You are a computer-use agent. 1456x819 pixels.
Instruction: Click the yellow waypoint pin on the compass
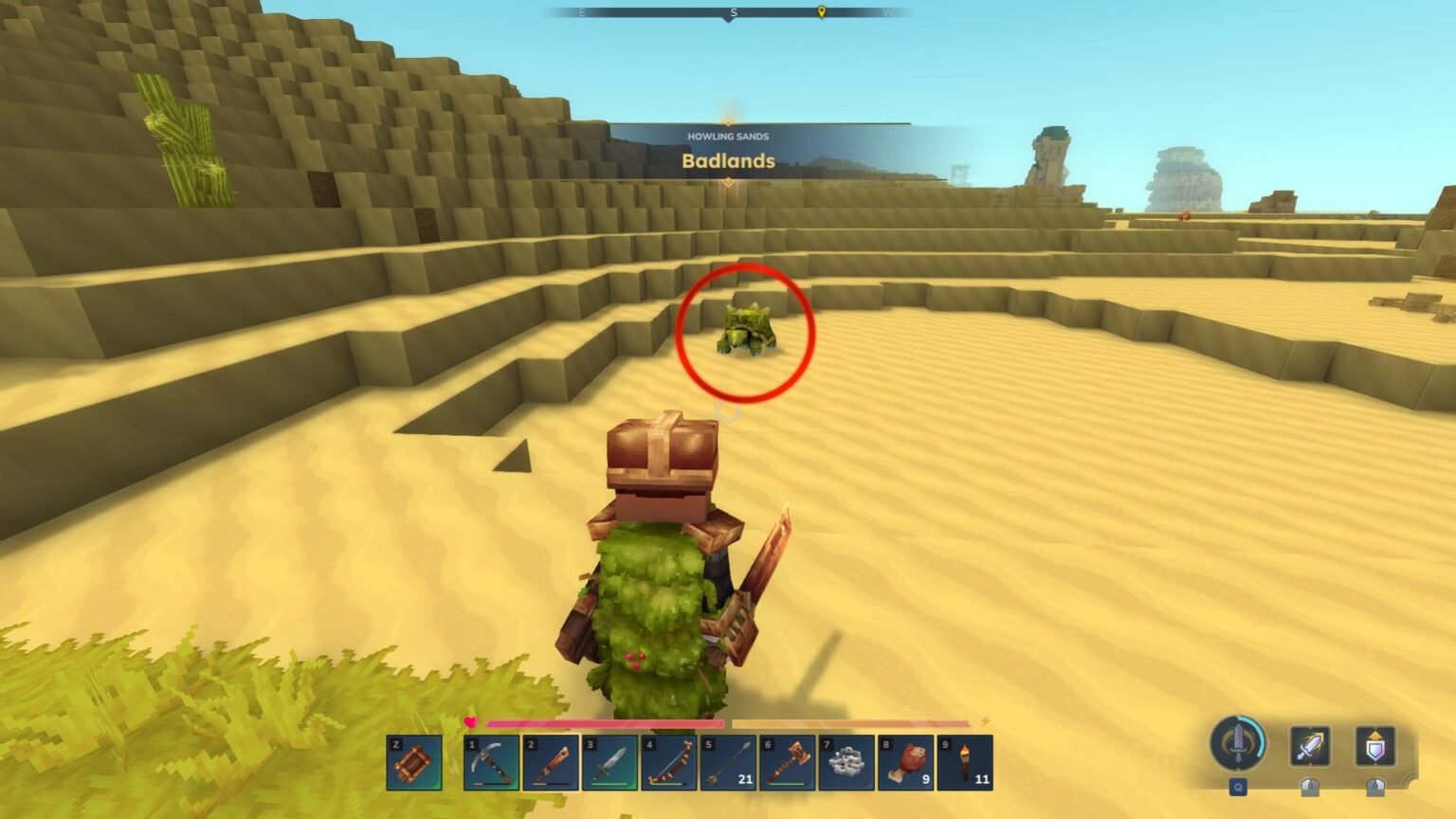coord(819,13)
